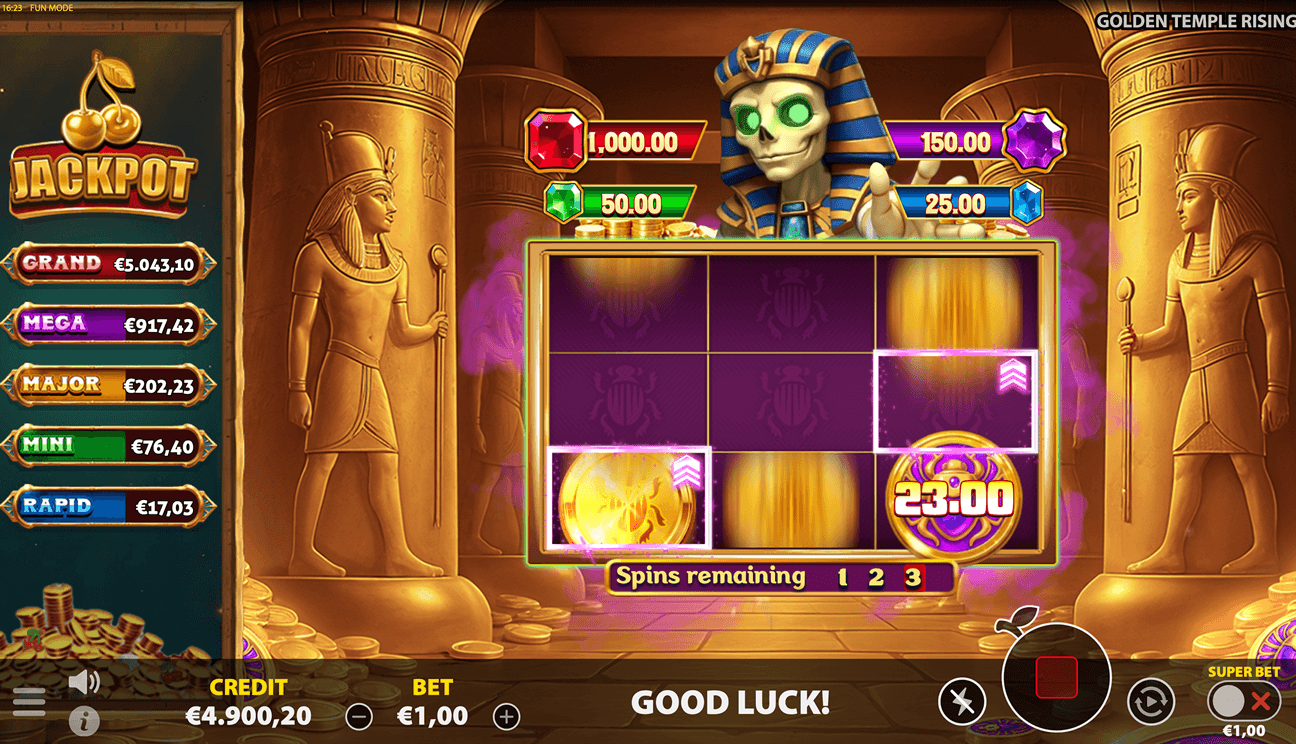Toggle the turbo lightning off
This screenshot has height=744, width=1296.
coord(964,698)
